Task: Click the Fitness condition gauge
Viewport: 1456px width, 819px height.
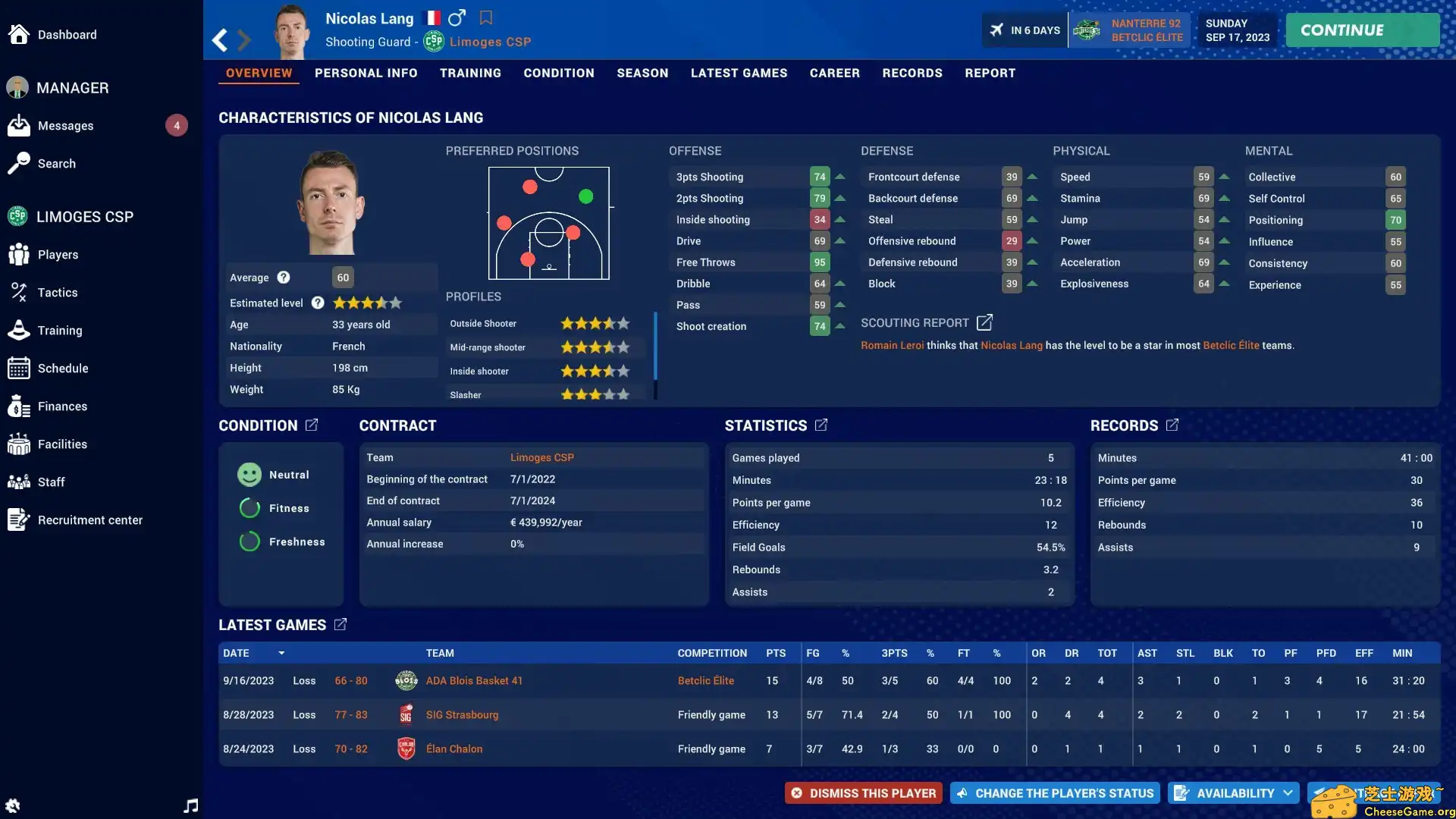Action: click(x=249, y=508)
